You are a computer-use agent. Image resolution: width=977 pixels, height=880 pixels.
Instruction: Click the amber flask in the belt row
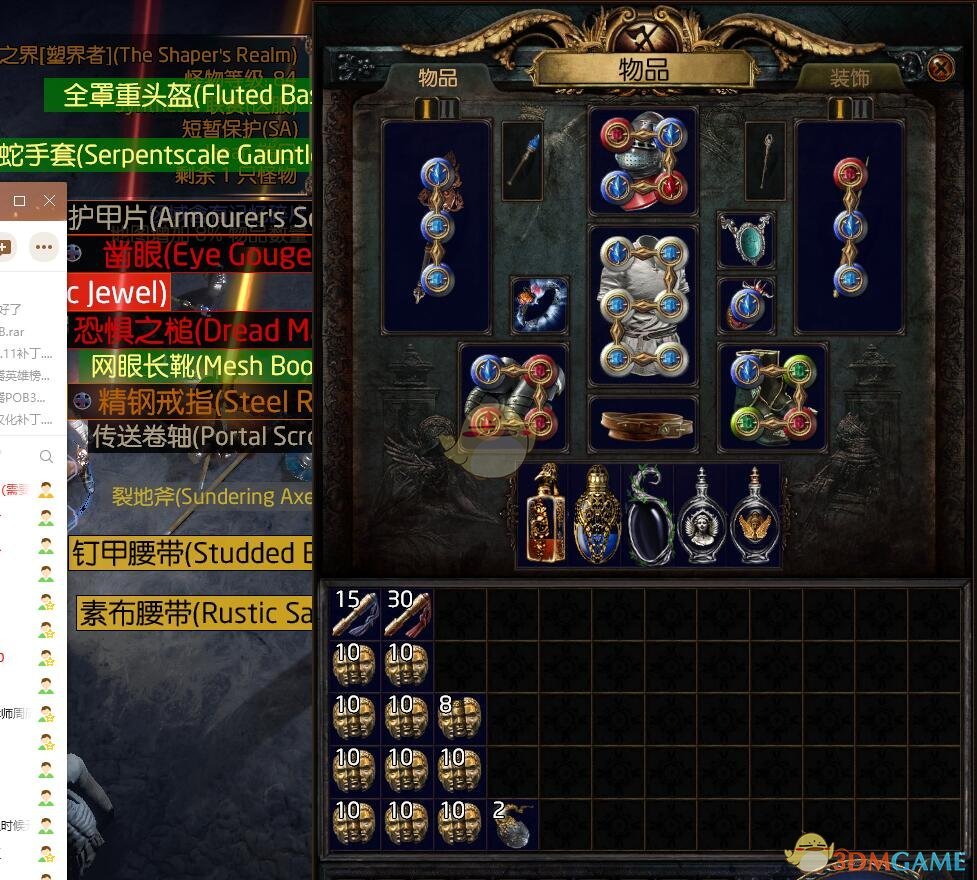pyautogui.click(x=545, y=515)
